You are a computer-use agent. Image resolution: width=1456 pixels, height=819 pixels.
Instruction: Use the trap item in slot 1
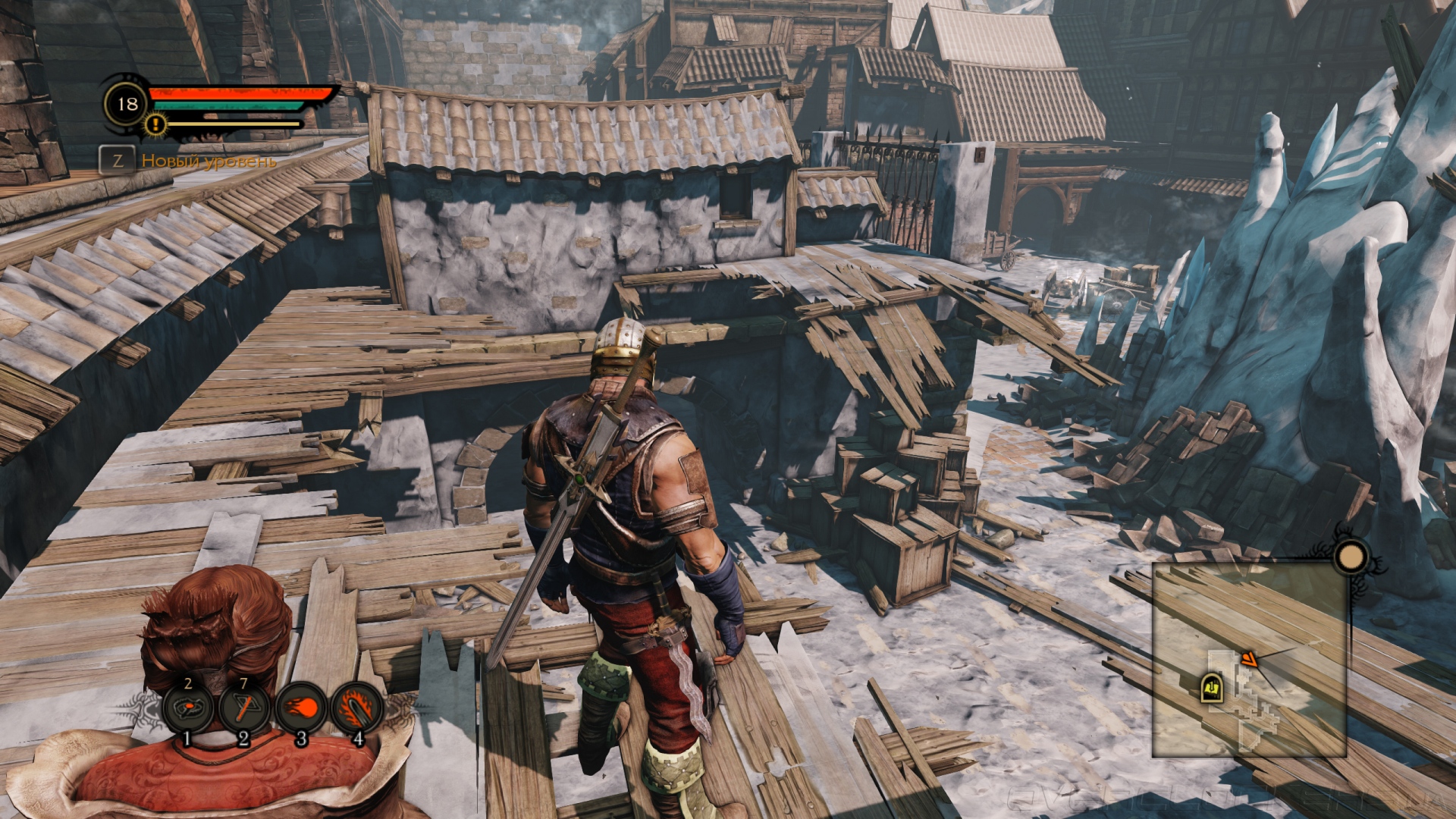coord(187,709)
